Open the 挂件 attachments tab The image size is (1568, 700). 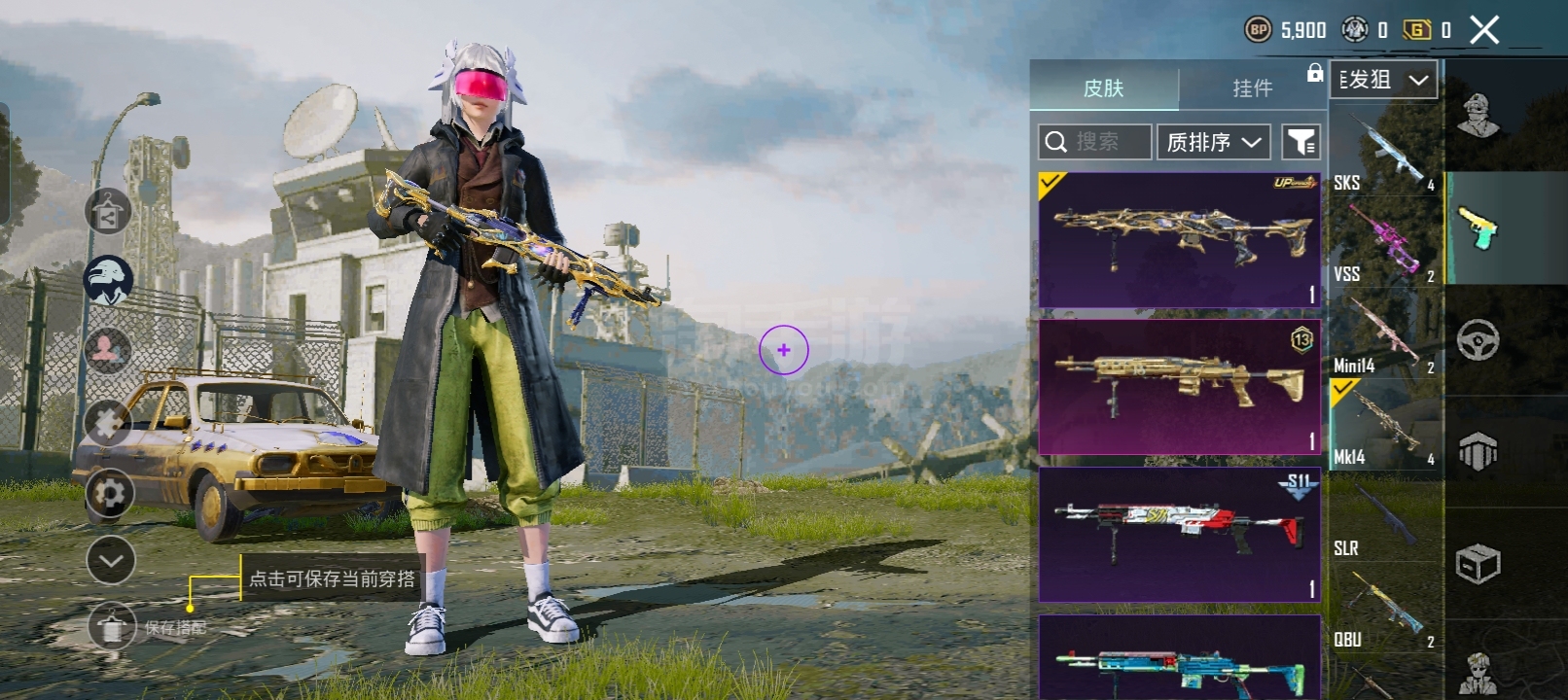(x=1252, y=88)
